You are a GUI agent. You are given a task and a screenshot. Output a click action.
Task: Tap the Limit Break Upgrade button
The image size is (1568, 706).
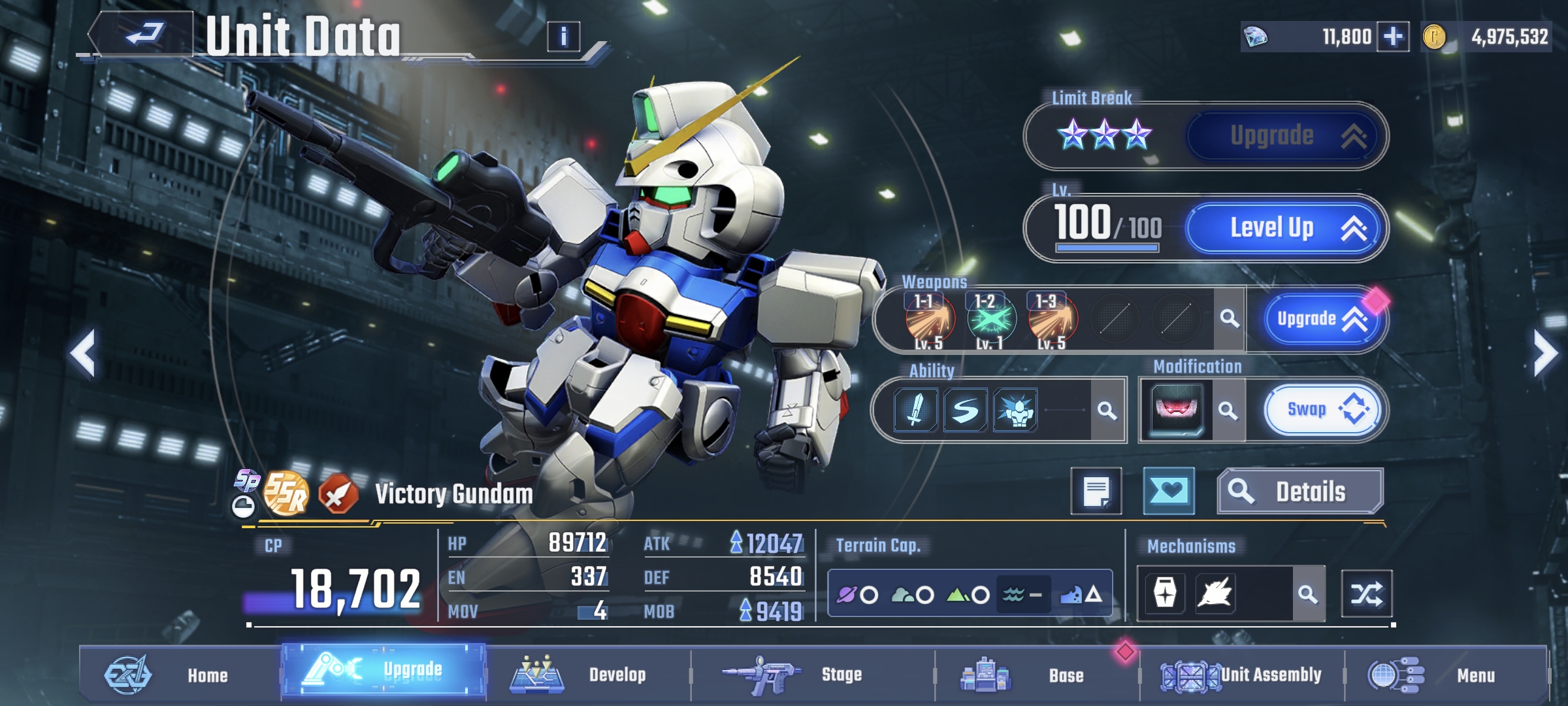click(1284, 136)
